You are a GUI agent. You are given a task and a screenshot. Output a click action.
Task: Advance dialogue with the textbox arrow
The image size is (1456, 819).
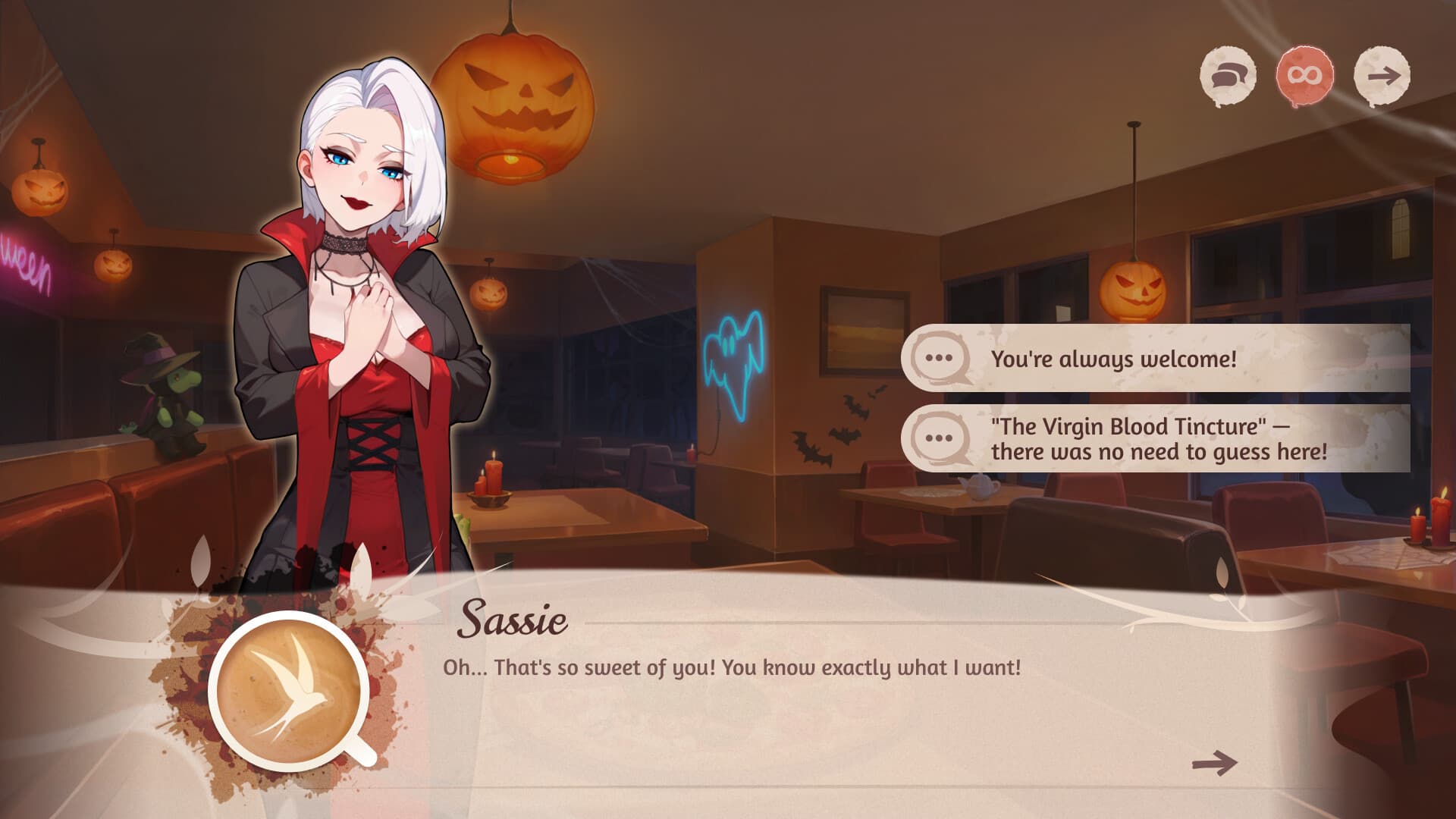[x=1214, y=763]
